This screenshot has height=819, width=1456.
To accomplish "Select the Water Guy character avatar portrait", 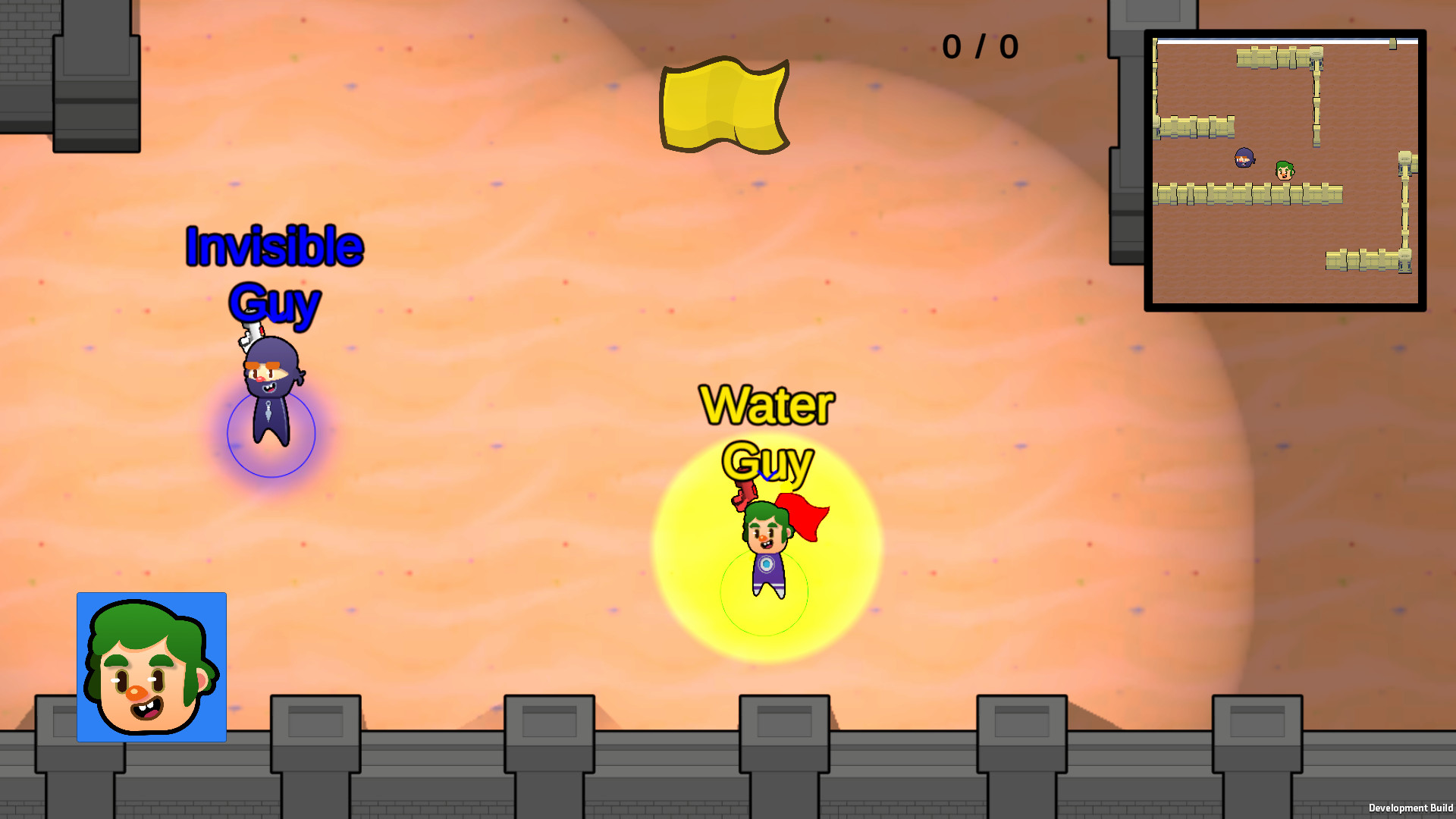I will (x=151, y=667).
